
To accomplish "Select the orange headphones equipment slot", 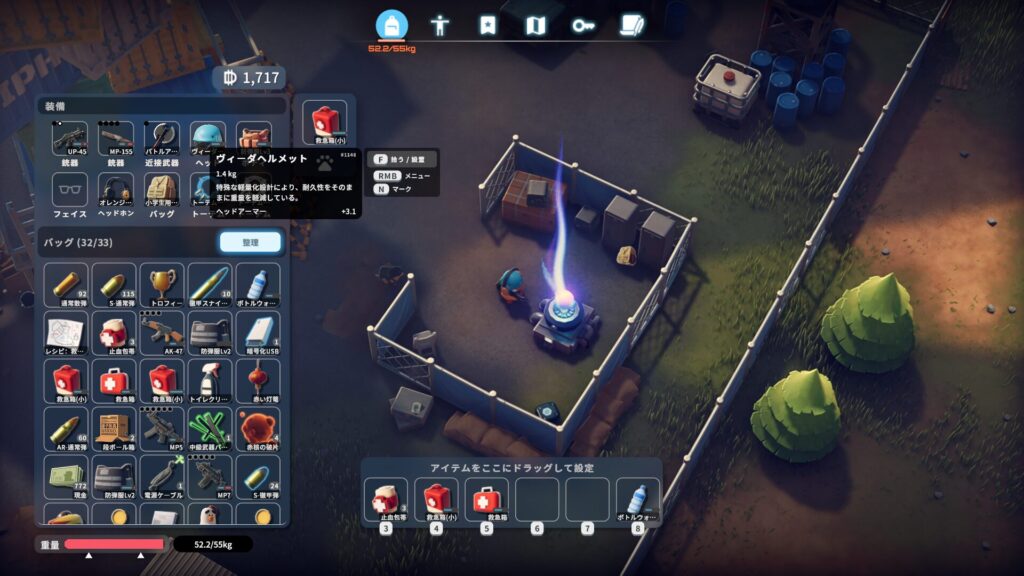I will pyautogui.click(x=115, y=190).
